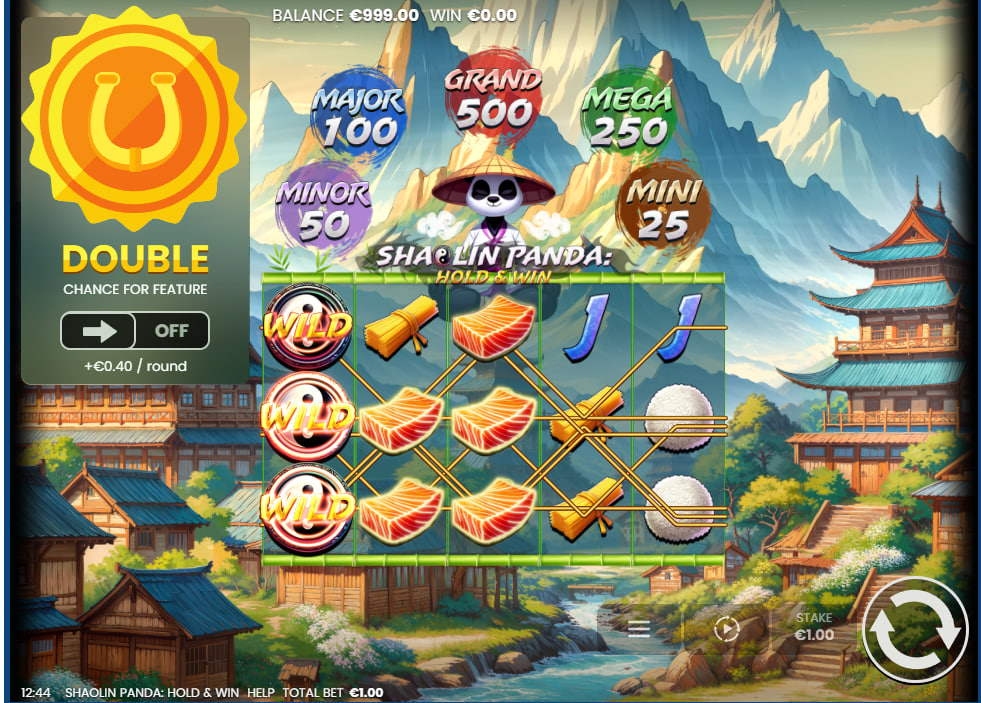981x703 pixels.
Task: Spin the reels with the circular arrow button
Action: pyautogui.click(x=915, y=630)
